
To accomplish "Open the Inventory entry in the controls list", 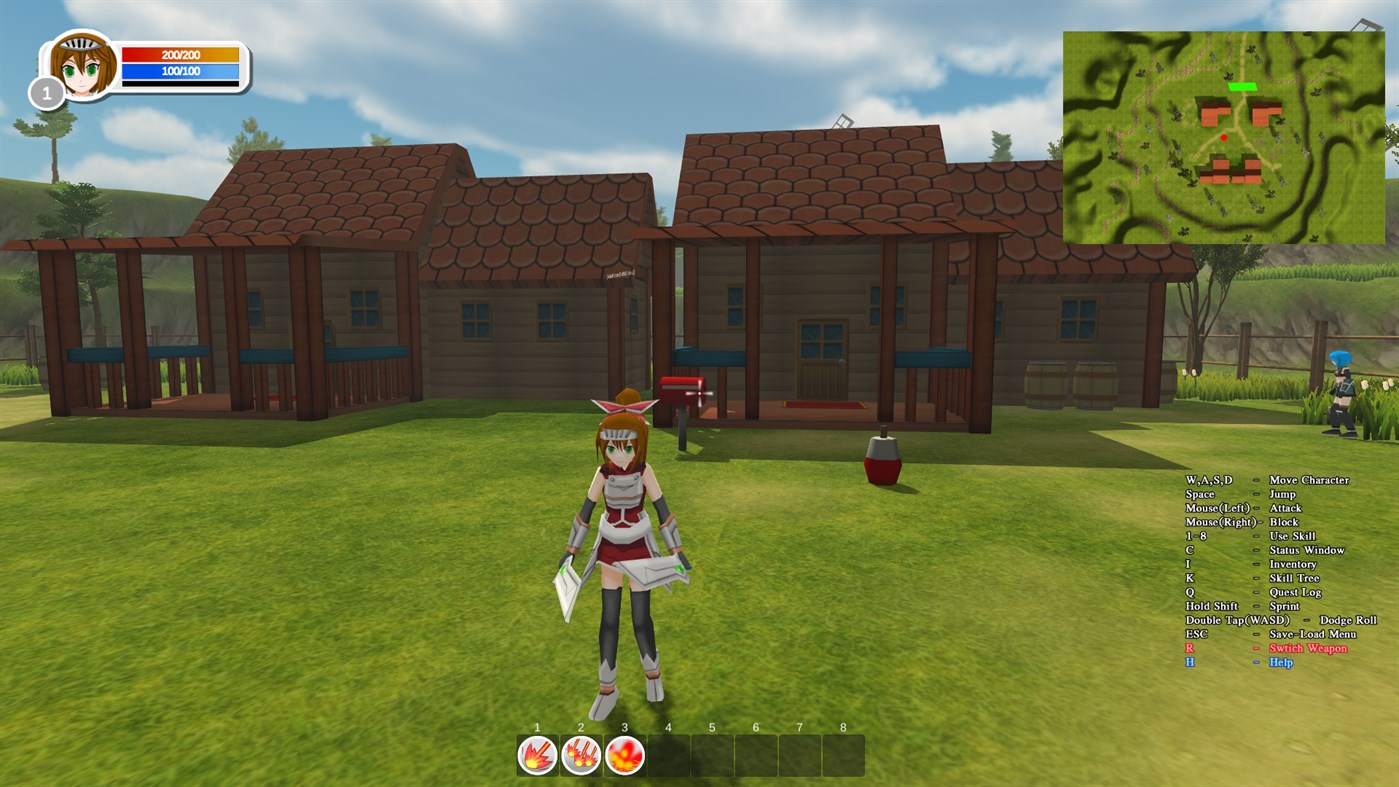I will coord(1291,564).
